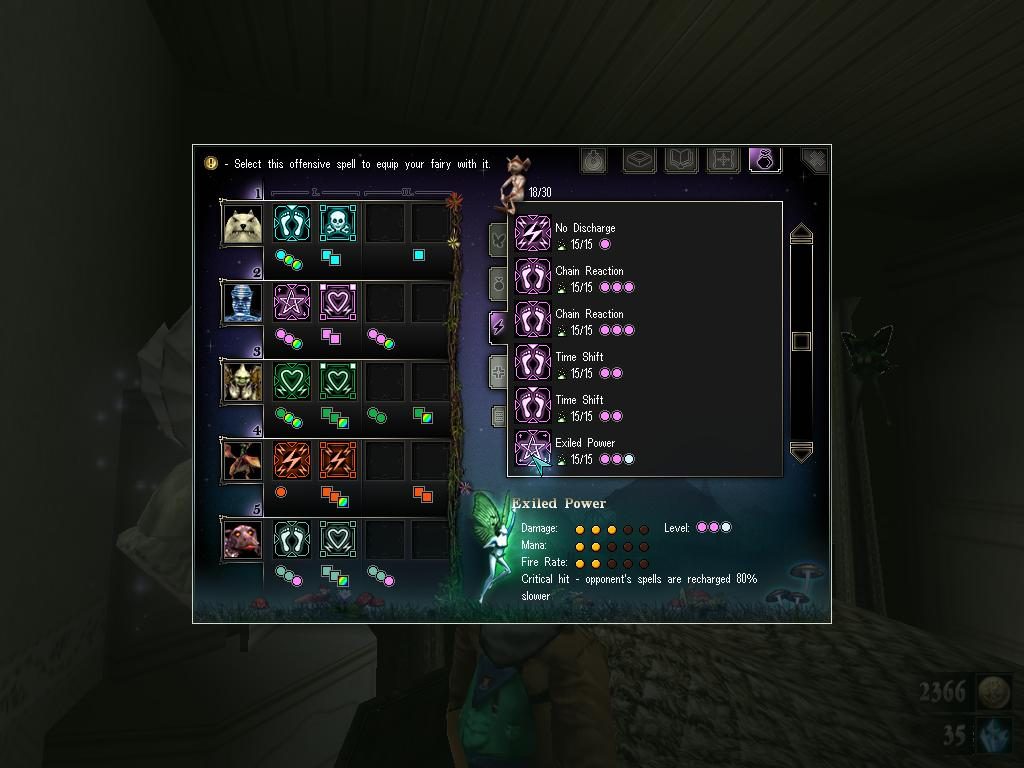Select the purple toad fairy portrait
The image size is (1024, 768).
[243, 539]
